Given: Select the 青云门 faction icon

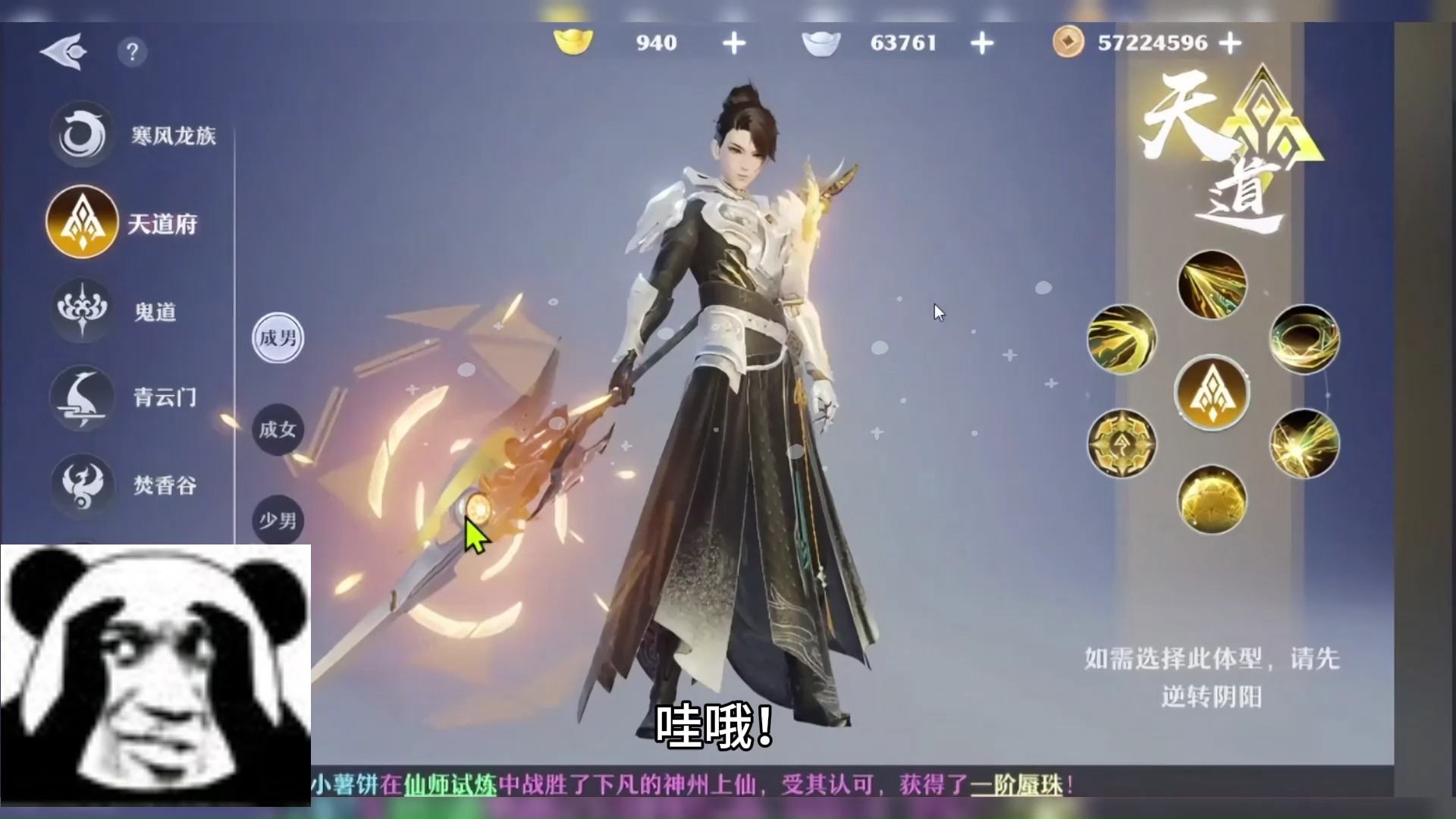Looking at the screenshot, I should [82, 398].
